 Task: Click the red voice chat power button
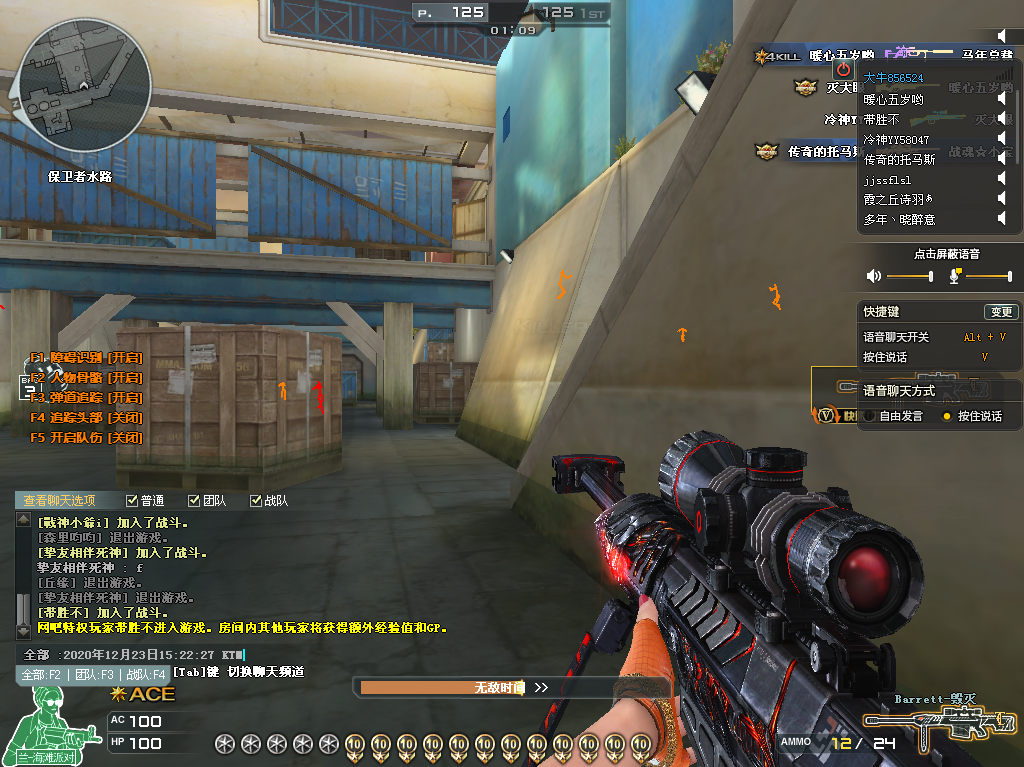(844, 69)
